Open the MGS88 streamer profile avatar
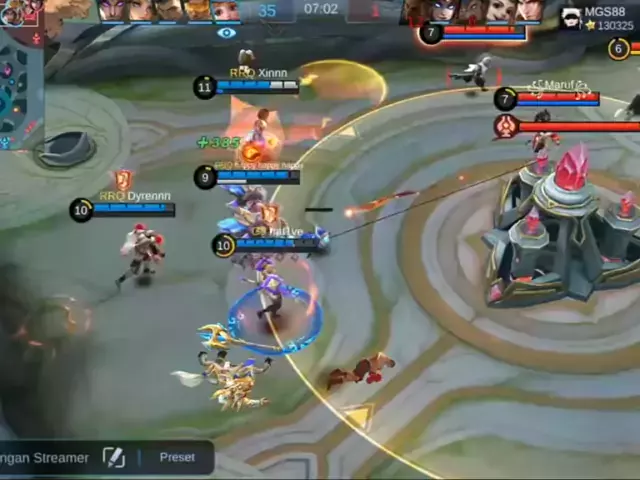 point(570,17)
